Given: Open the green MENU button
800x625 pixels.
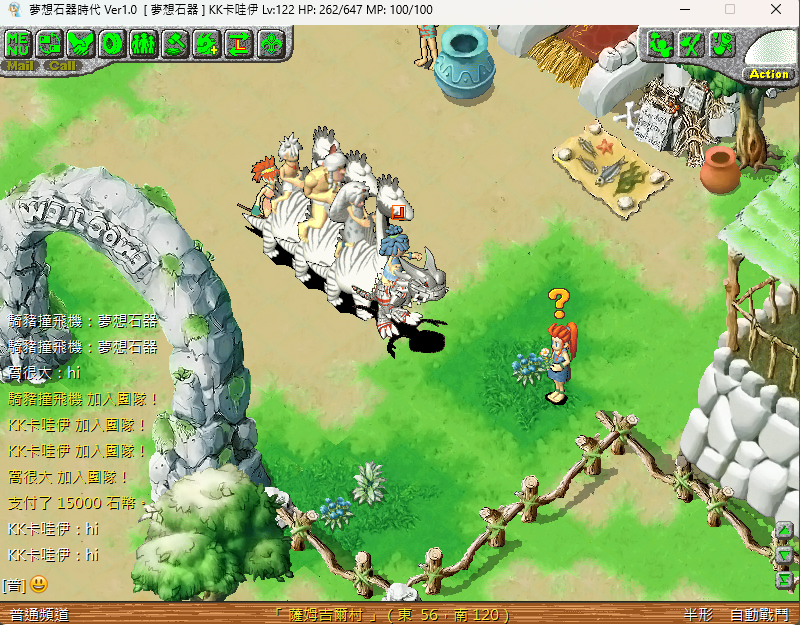Looking at the screenshot, I should tap(19, 44).
